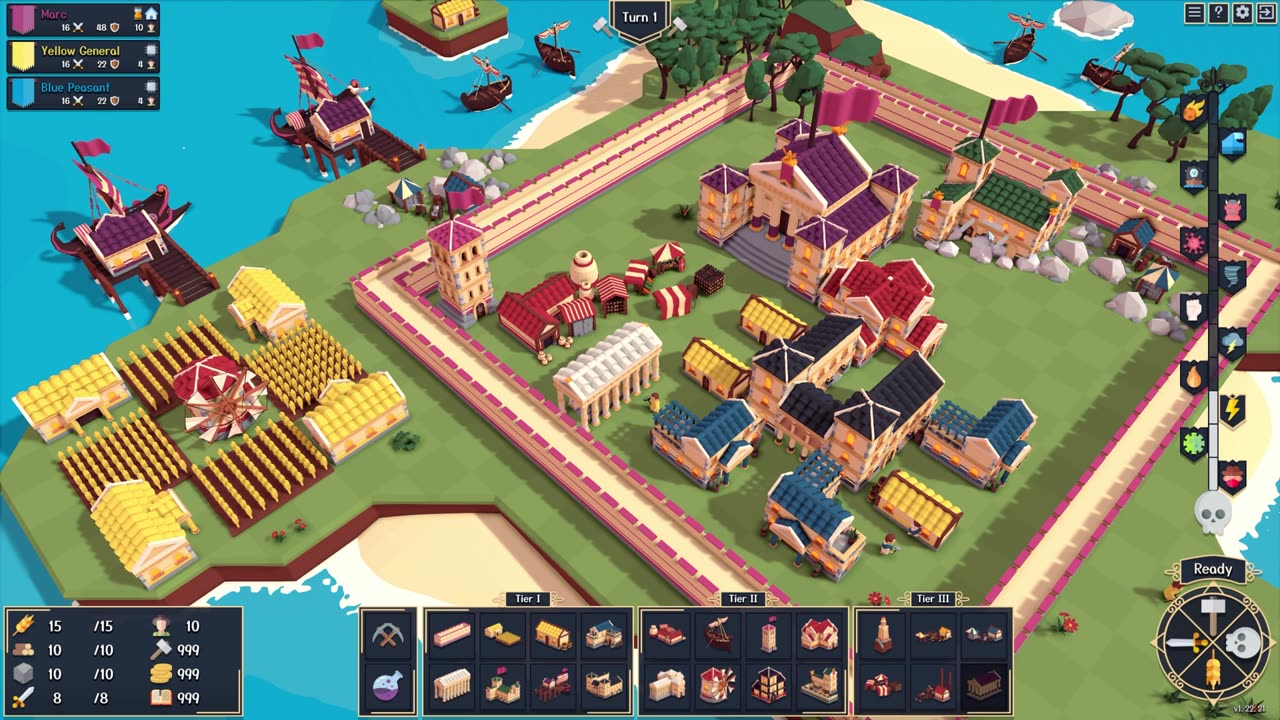The width and height of the screenshot is (1280, 720).
Task: Pick the windmill building slot
Action: 718,685
